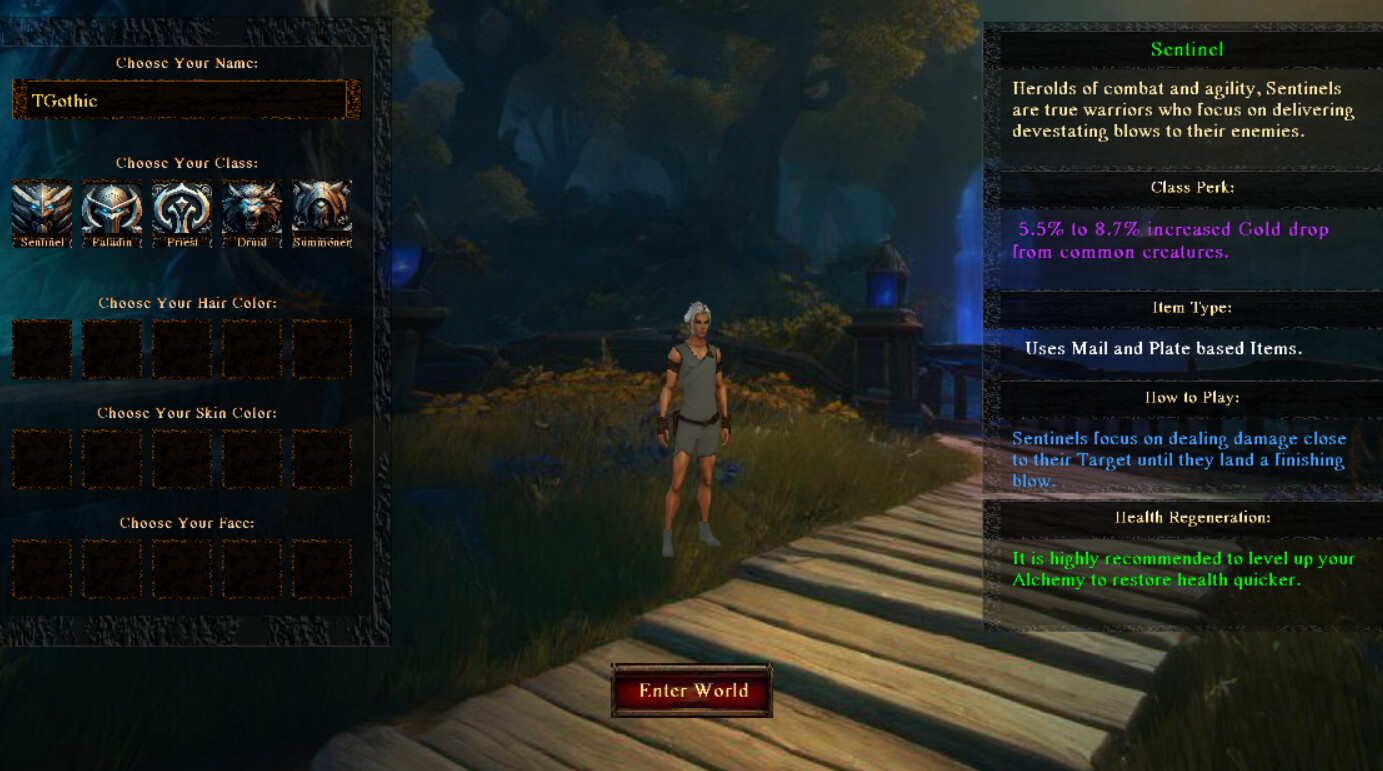Select the Druid class icon

(x=251, y=210)
